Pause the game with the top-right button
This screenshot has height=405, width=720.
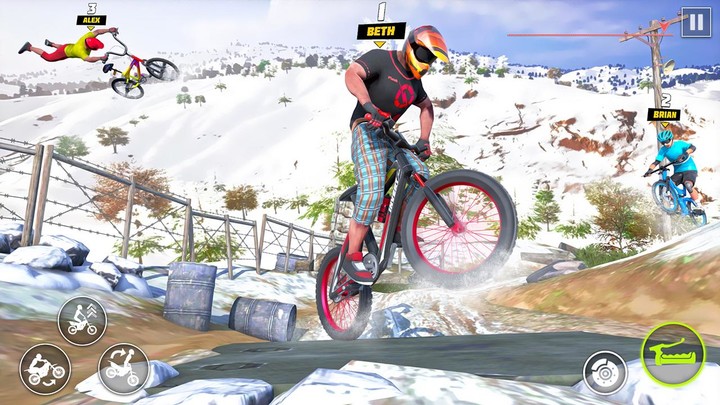[x=695, y=22]
